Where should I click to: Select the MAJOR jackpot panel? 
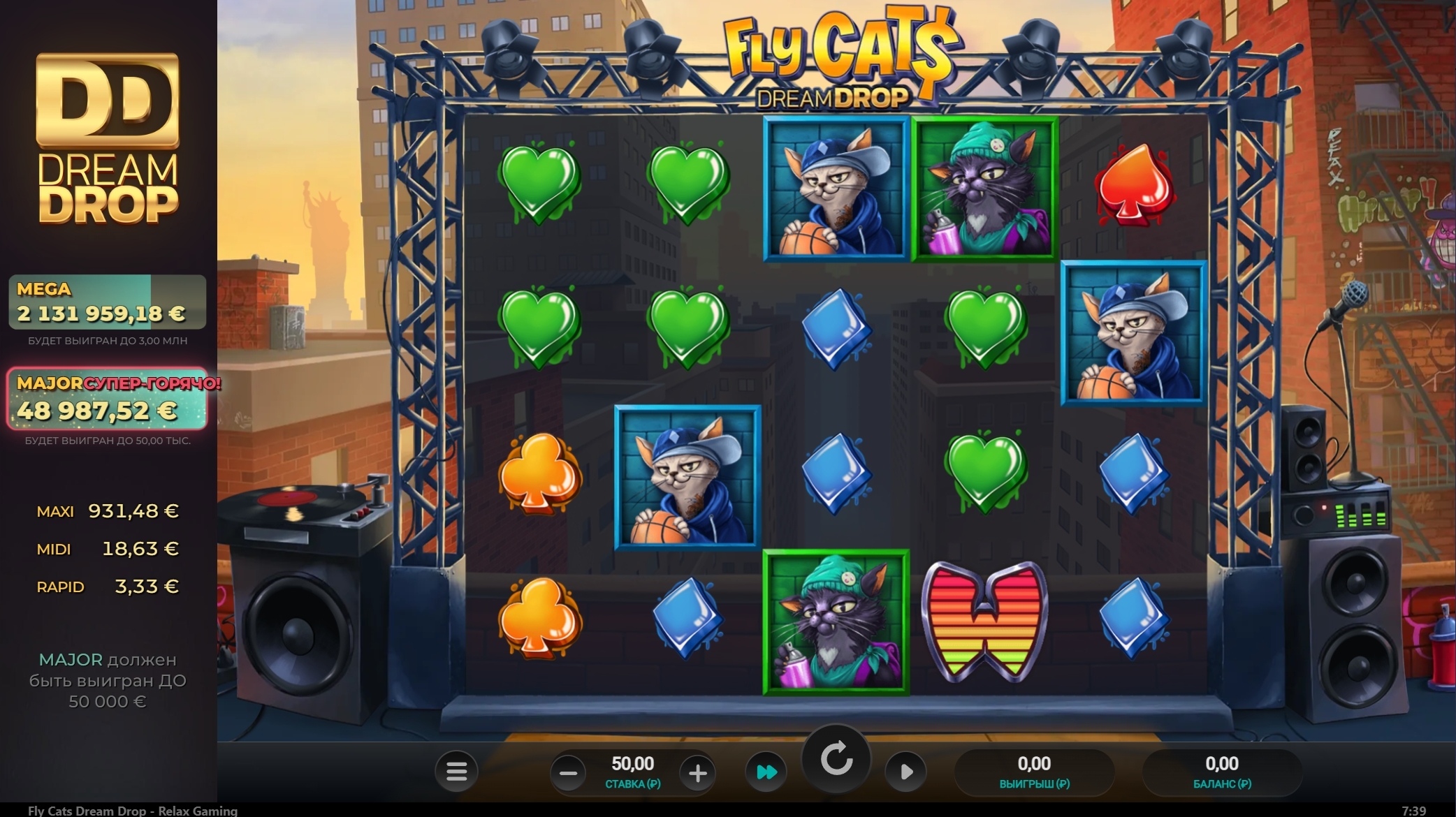pyautogui.click(x=108, y=399)
